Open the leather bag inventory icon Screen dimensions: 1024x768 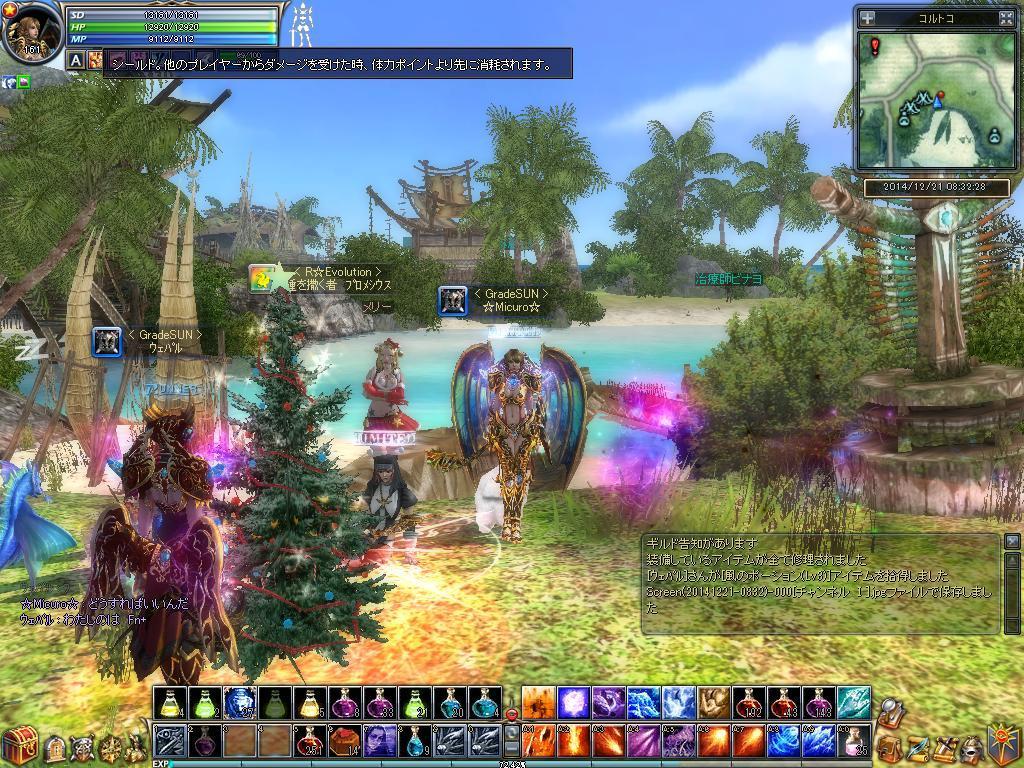887,746
